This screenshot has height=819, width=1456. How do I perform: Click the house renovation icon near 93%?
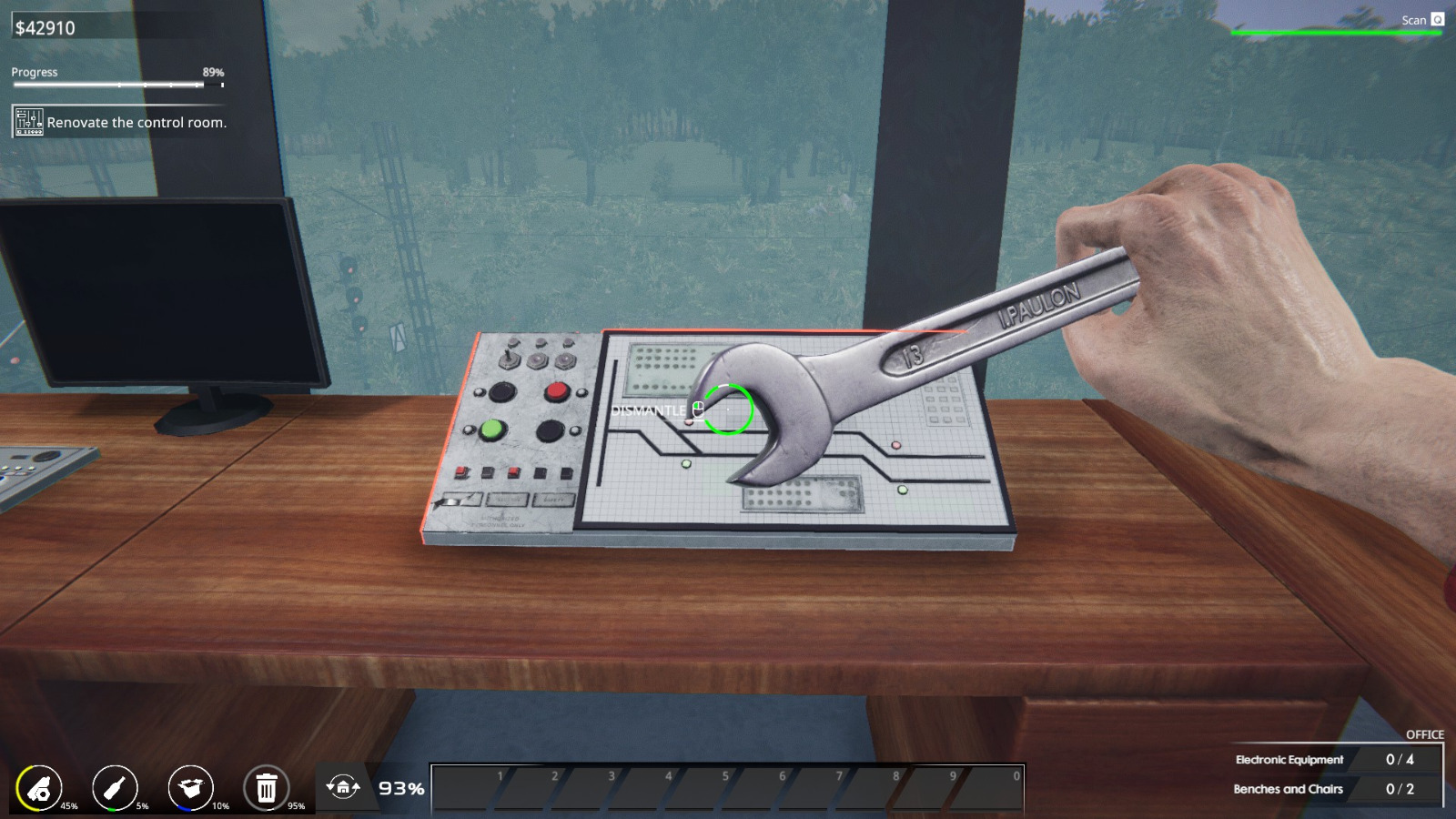pos(344,785)
